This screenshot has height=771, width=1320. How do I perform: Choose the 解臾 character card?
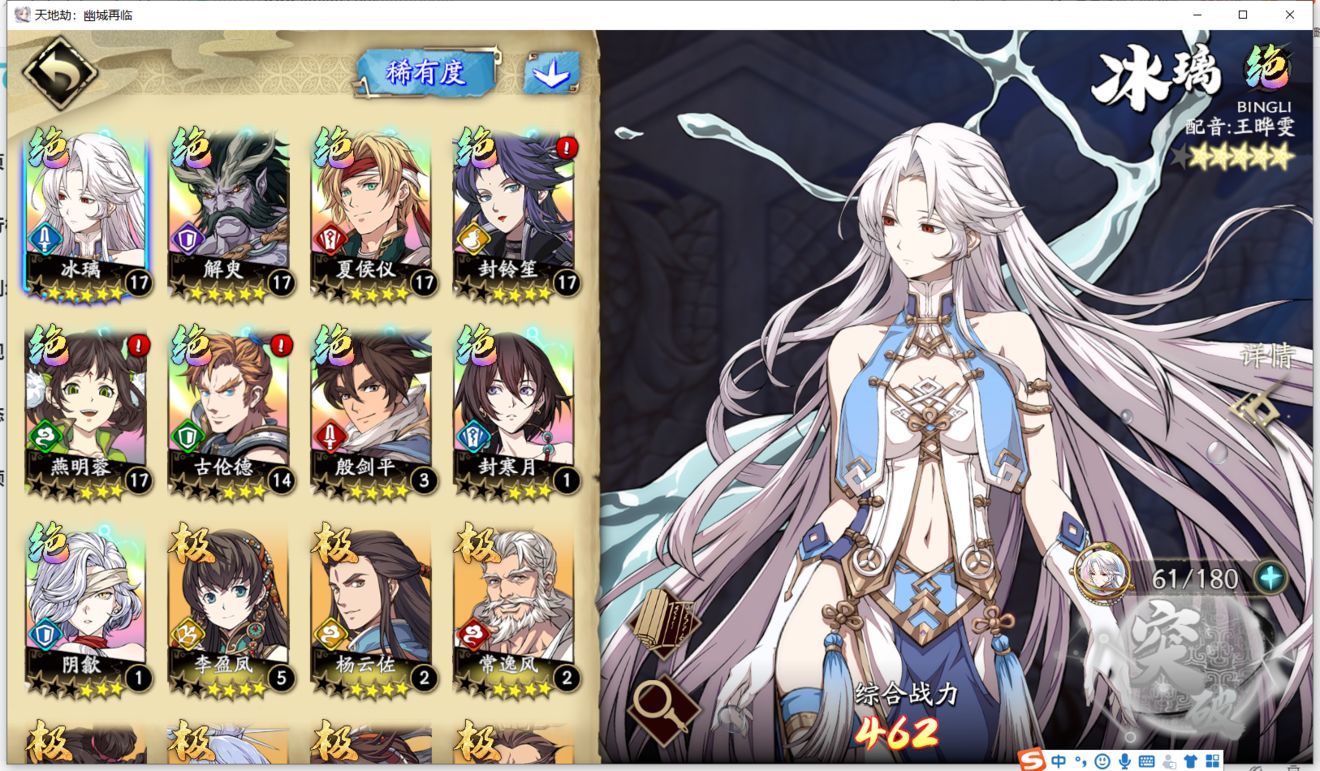(229, 215)
